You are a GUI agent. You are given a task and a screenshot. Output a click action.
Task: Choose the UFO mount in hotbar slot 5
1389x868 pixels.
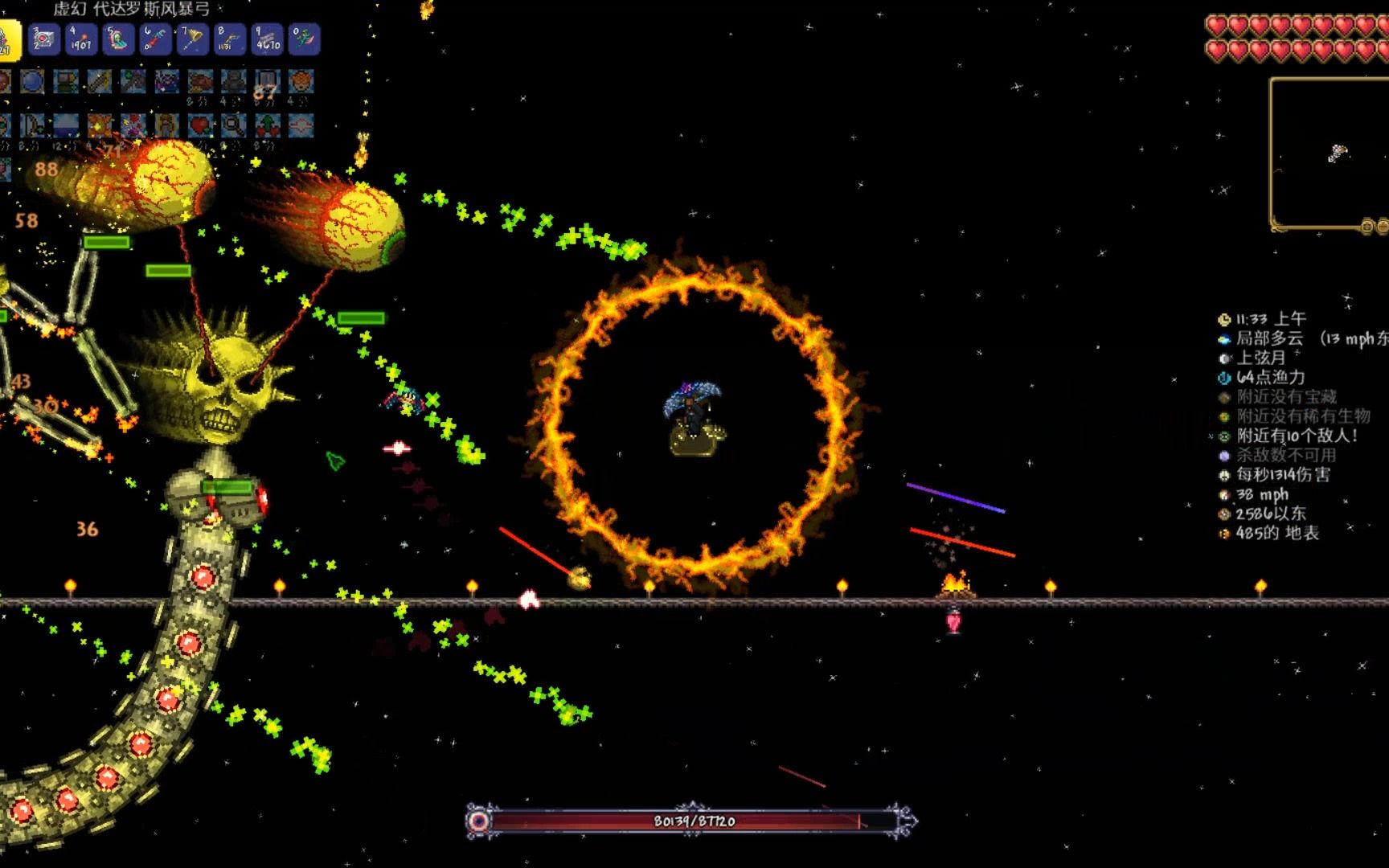[x=118, y=39]
